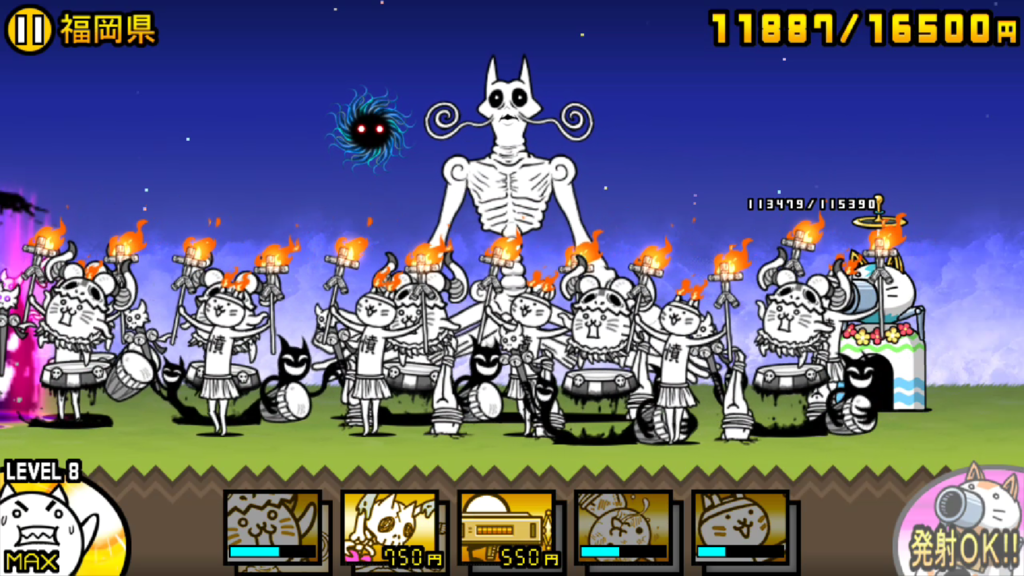Fire the cat cannon (発射OK!!)
Viewport: 1024px width, 576px height.
click(963, 524)
